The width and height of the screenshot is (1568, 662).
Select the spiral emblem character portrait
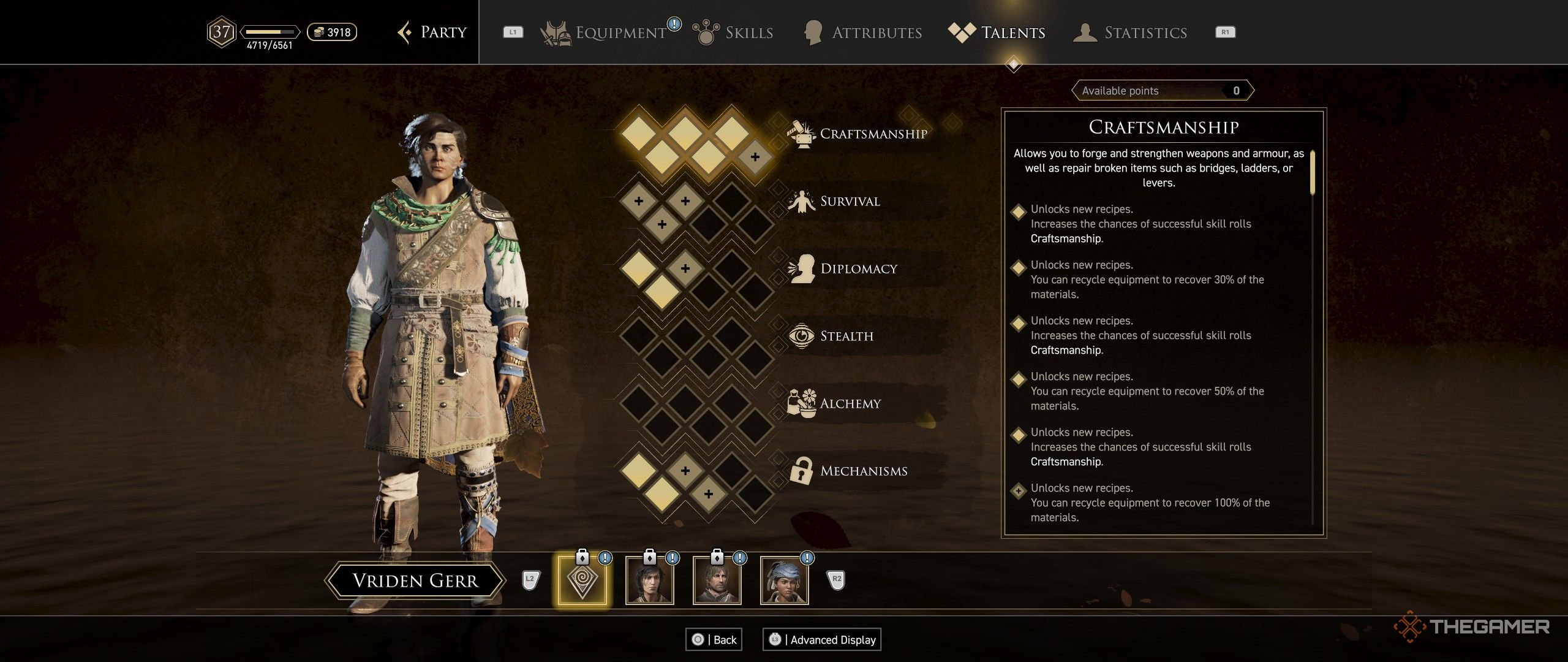[582, 580]
